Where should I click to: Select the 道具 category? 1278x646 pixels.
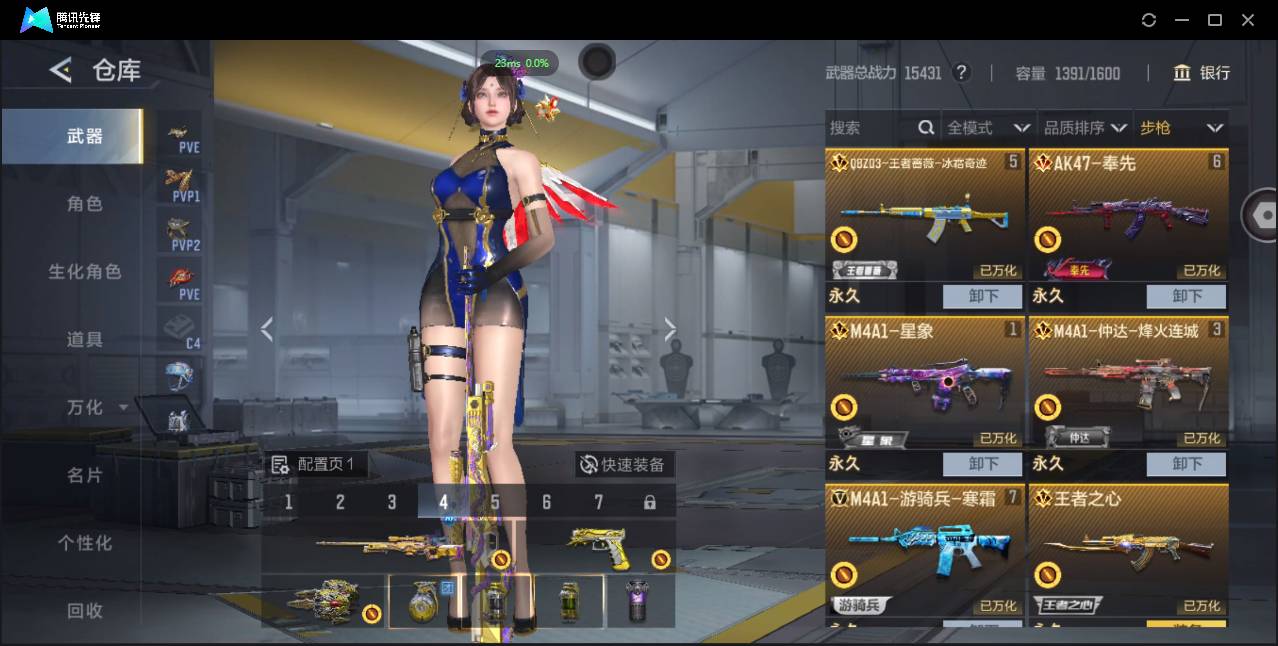85,340
